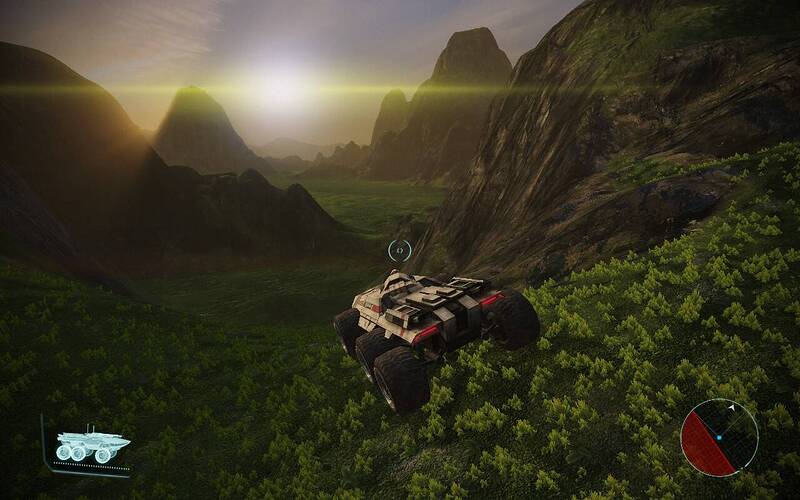Select the Mako vehicle status icon
The width and height of the screenshot is (800, 500).
(x=92, y=445)
